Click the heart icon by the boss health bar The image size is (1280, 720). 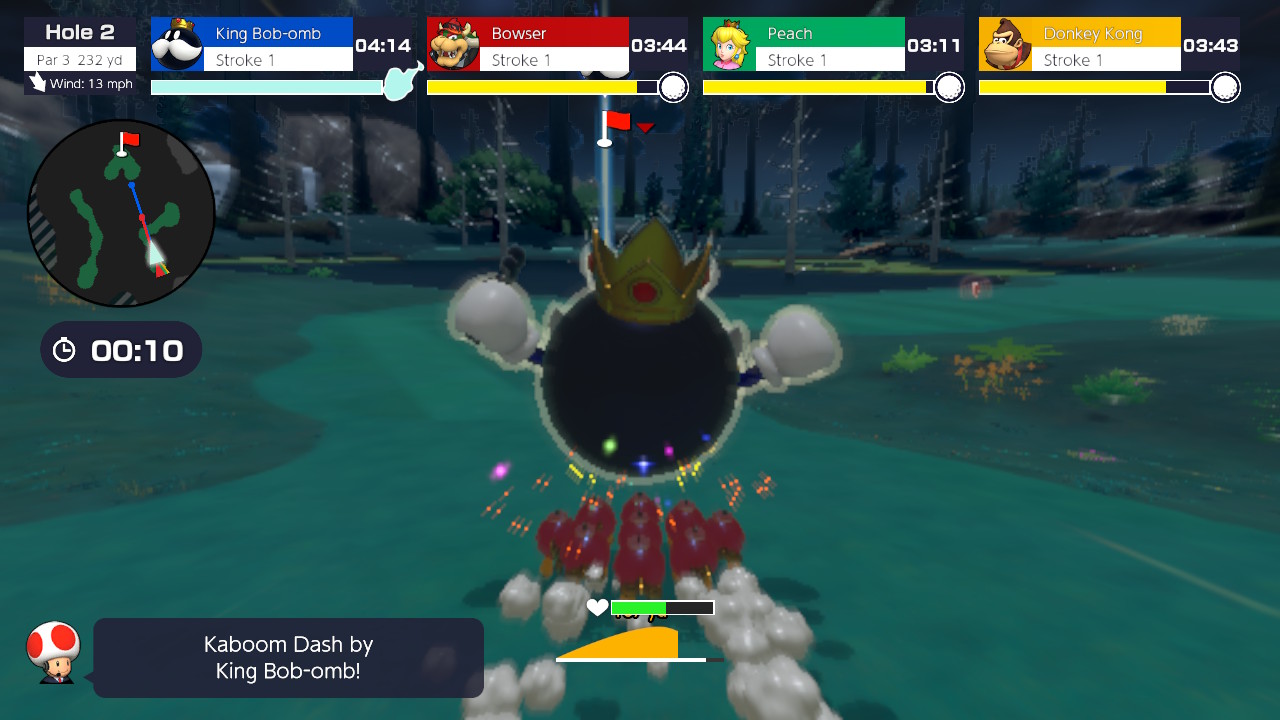597,606
